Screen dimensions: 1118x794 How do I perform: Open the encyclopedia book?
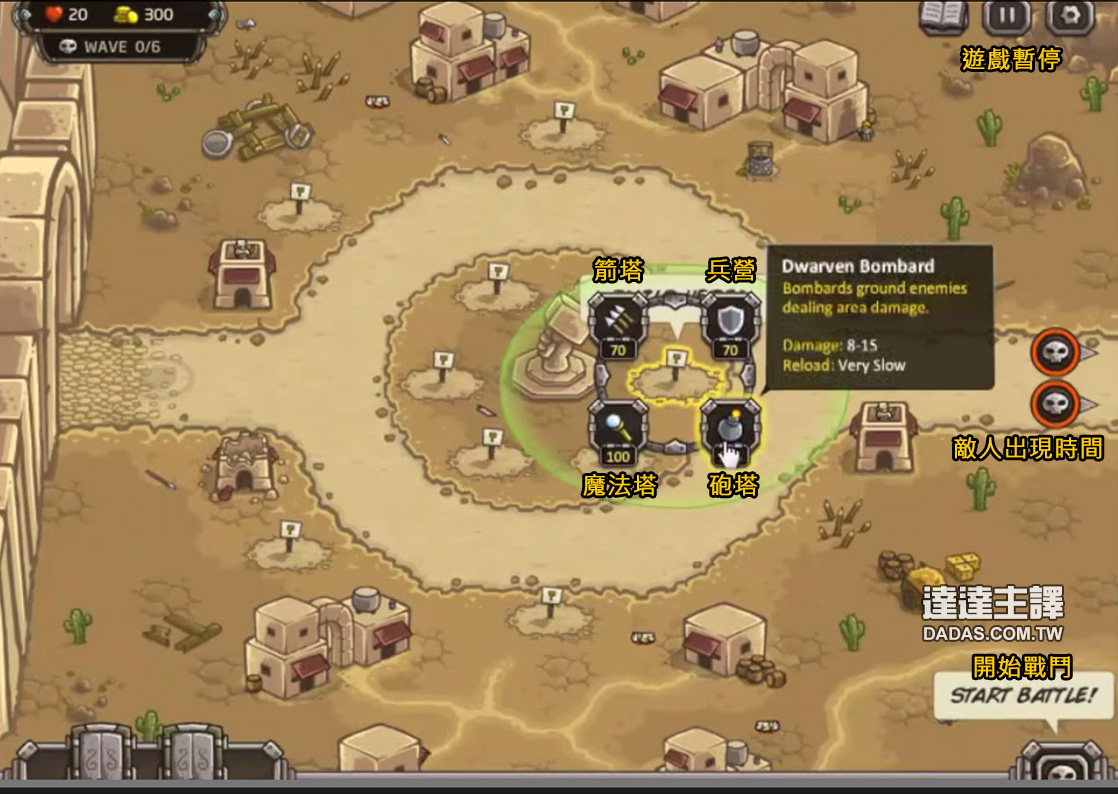click(944, 16)
